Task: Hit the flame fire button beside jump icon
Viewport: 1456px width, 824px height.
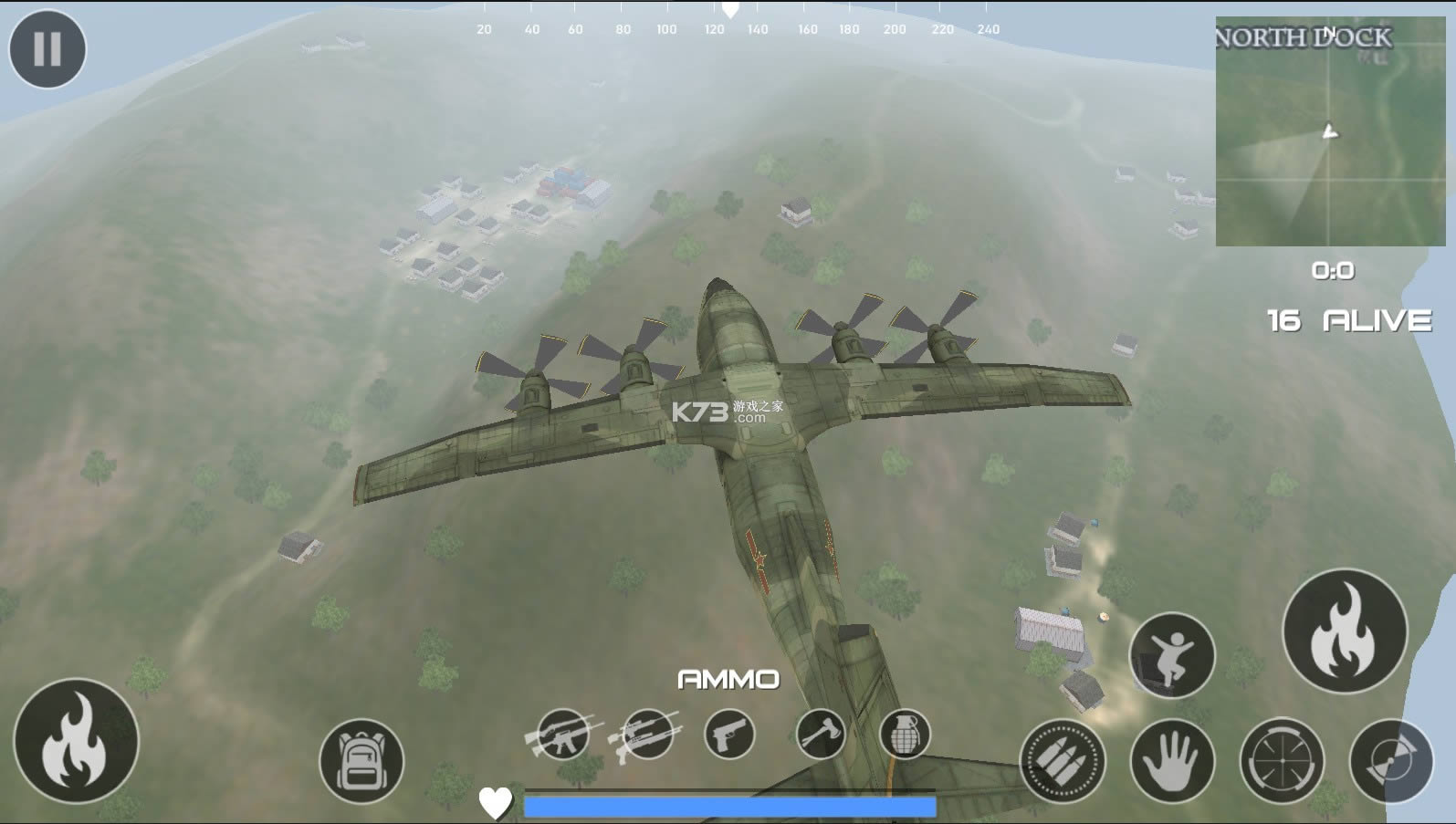Action: click(1345, 631)
